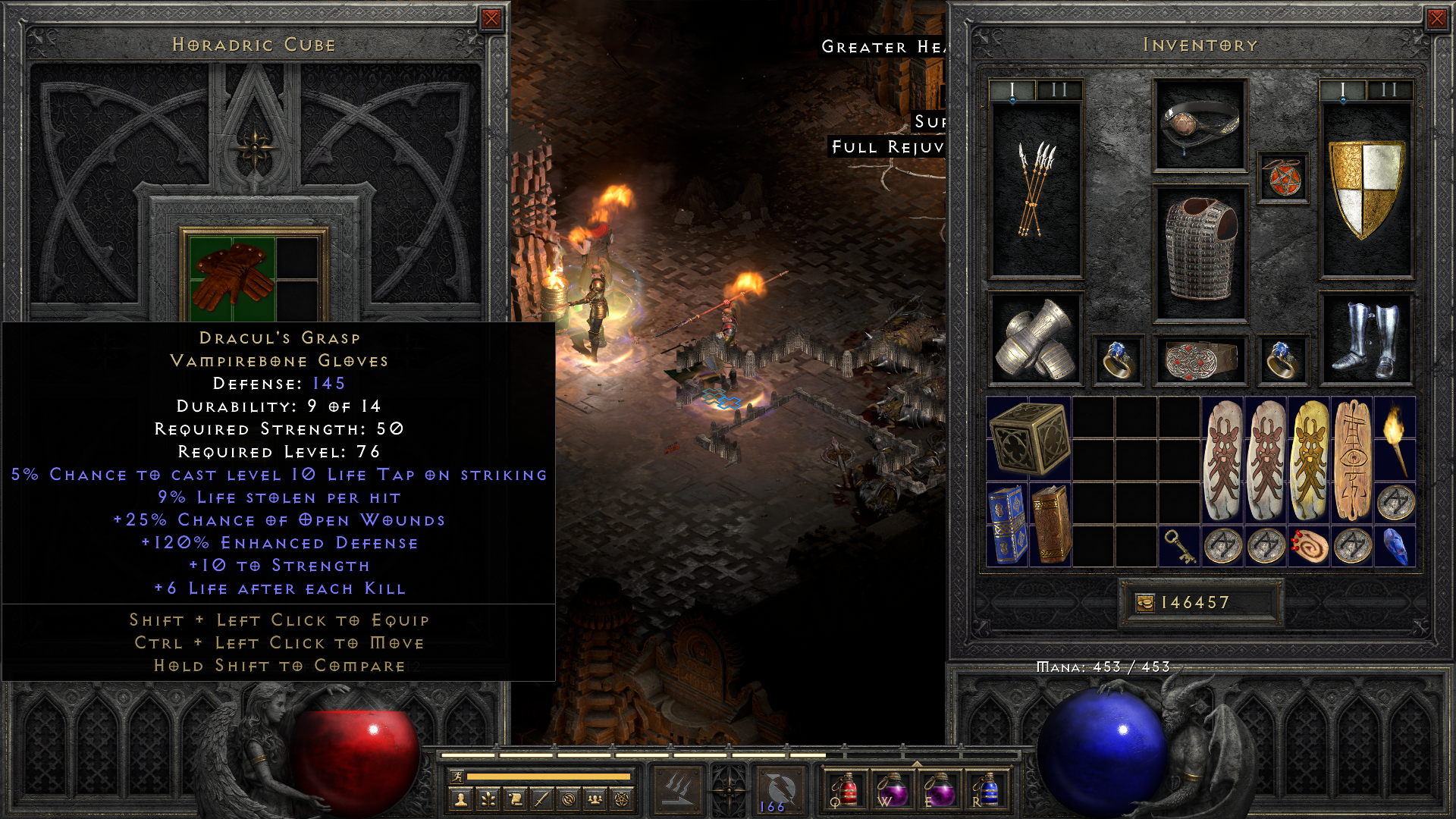Switch left weapon slot to set II
Image resolution: width=1456 pixels, height=819 pixels.
(1060, 89)
